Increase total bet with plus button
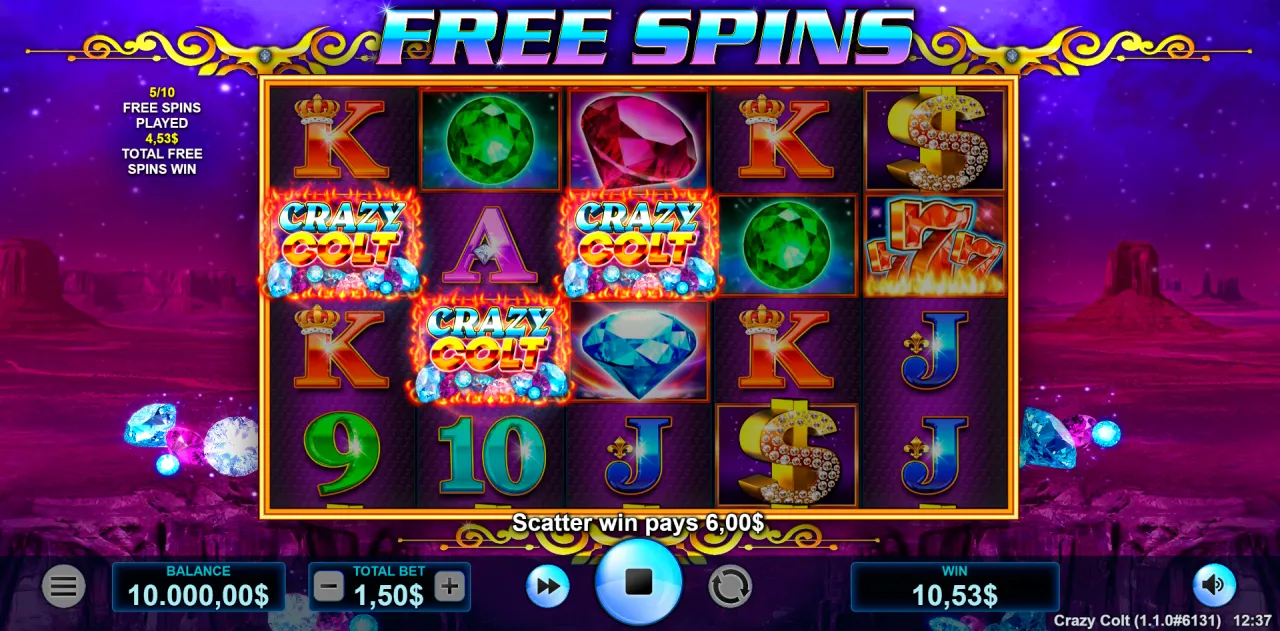 click(x=450, y=587)
